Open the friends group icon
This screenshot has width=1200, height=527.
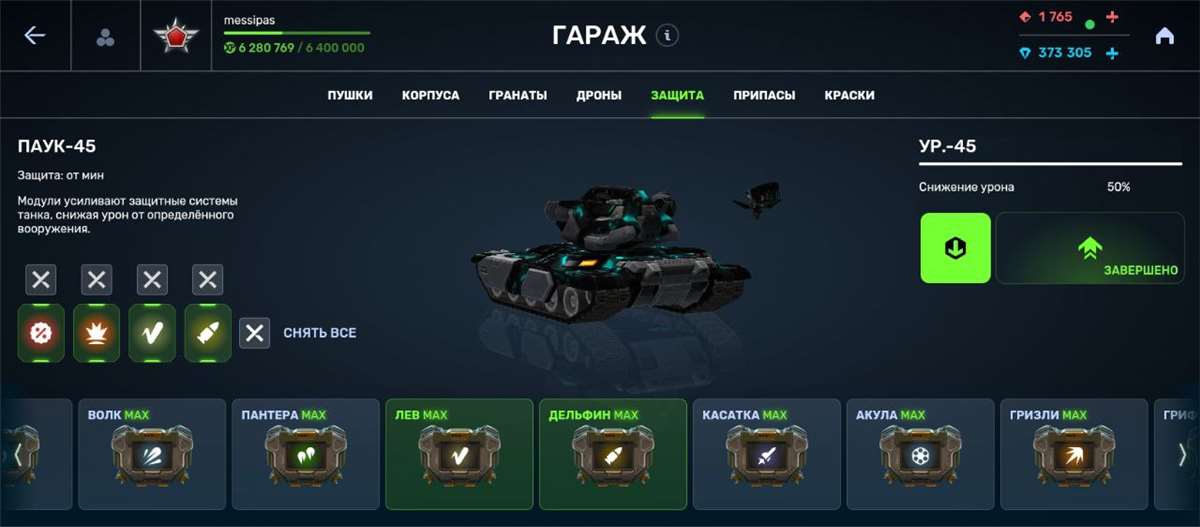[x=105, y=37]
